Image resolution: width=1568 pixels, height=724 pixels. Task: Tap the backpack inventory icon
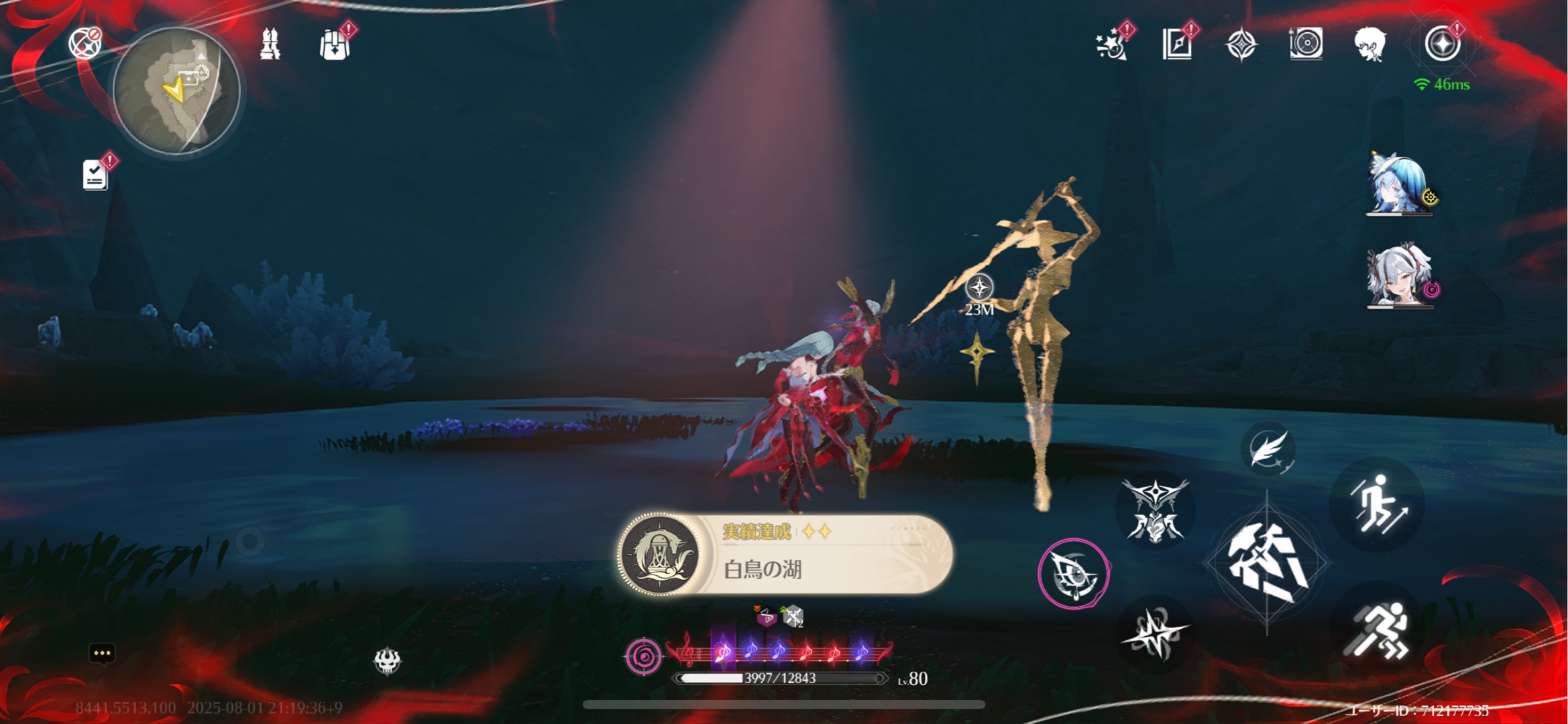pyautogui.click(x=335, y=45)
